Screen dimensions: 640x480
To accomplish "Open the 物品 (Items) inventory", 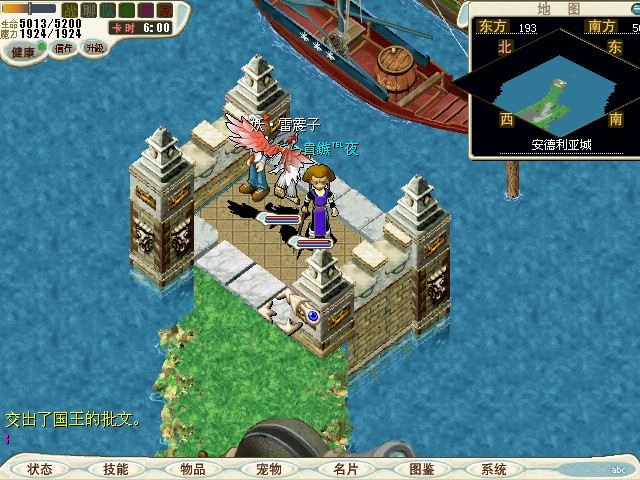I will pos(192,469).
